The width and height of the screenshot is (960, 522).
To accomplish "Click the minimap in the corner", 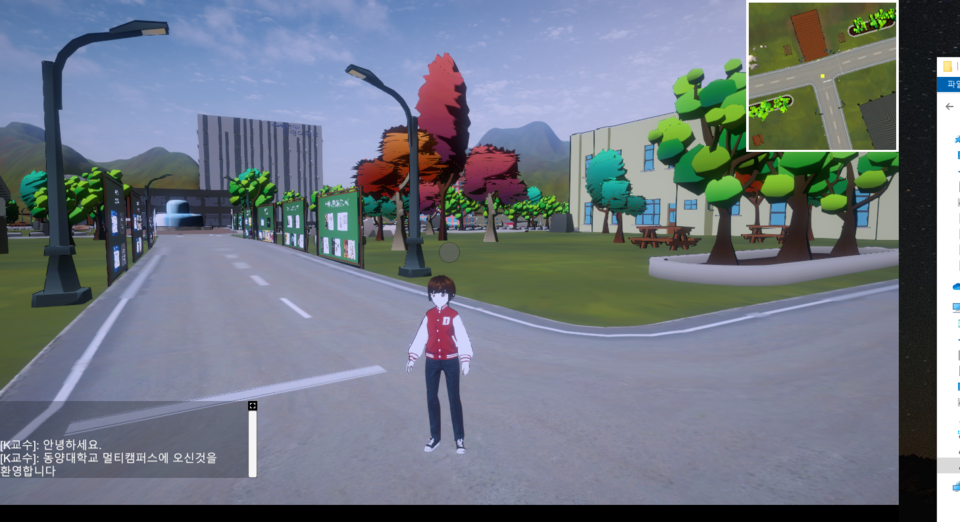I will pyautogui.click(x=822, y=76).
